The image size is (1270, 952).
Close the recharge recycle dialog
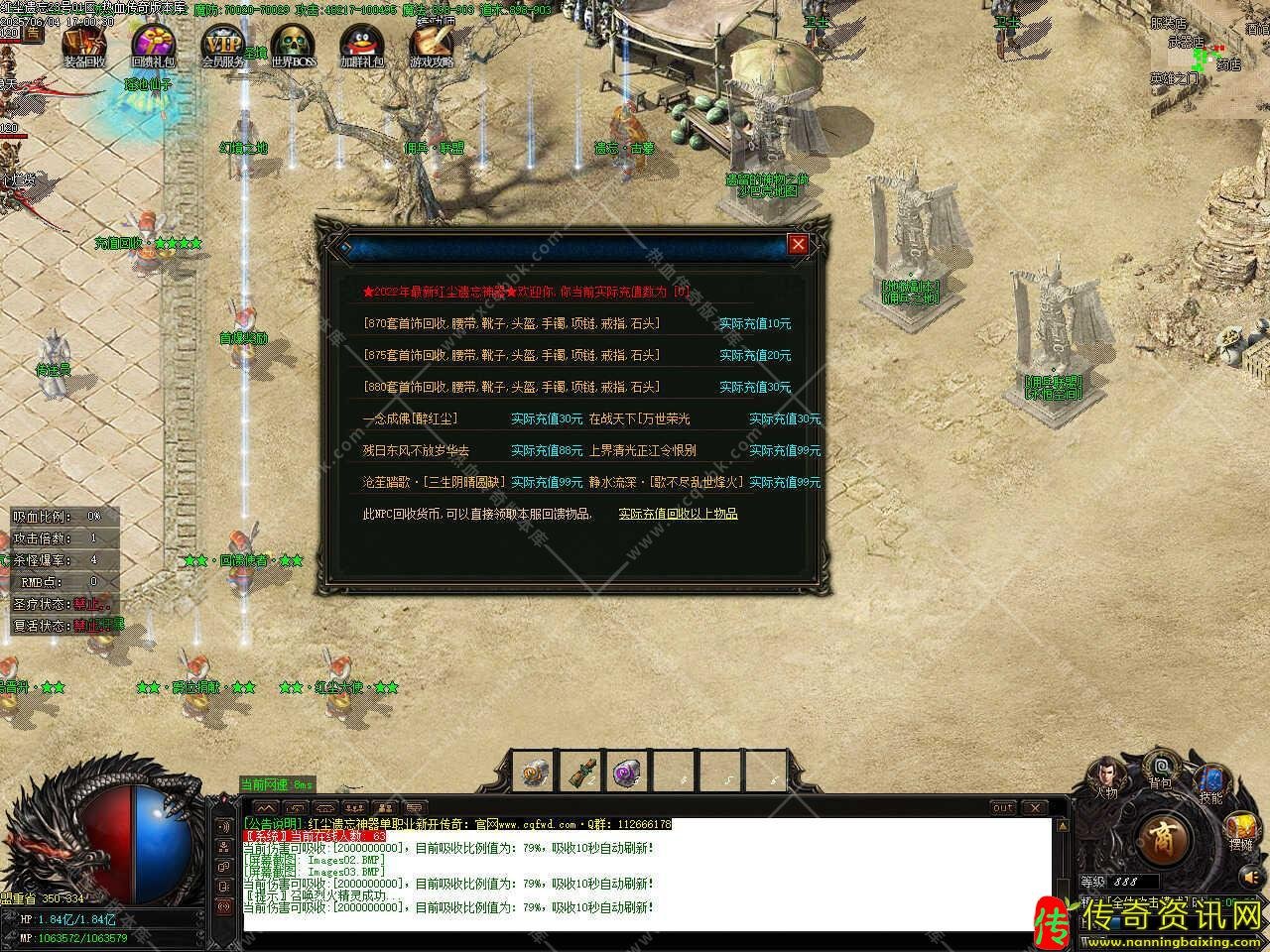797,244
